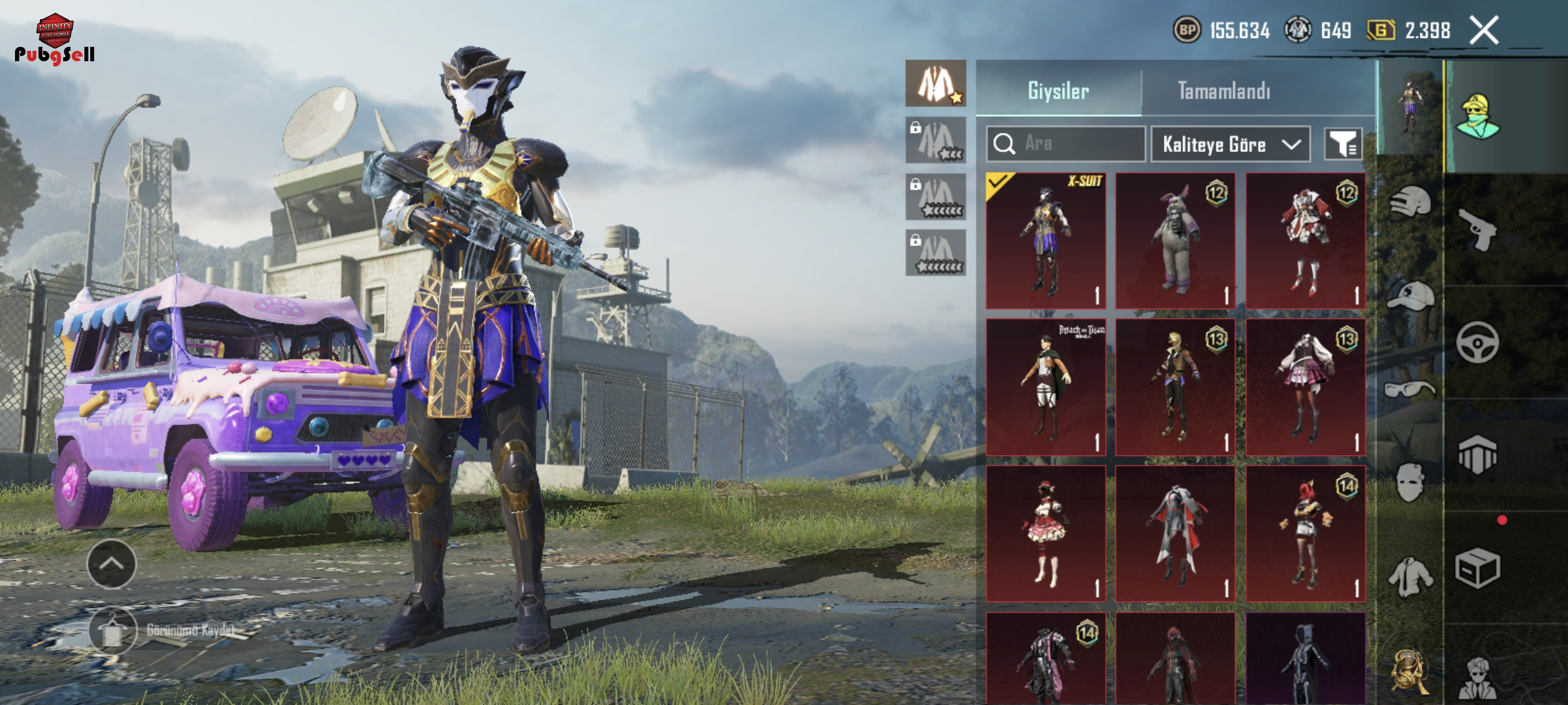Open the pistol weapon skins category
The width and height of the screenshot is (1568, 705).
[1477, 229]
